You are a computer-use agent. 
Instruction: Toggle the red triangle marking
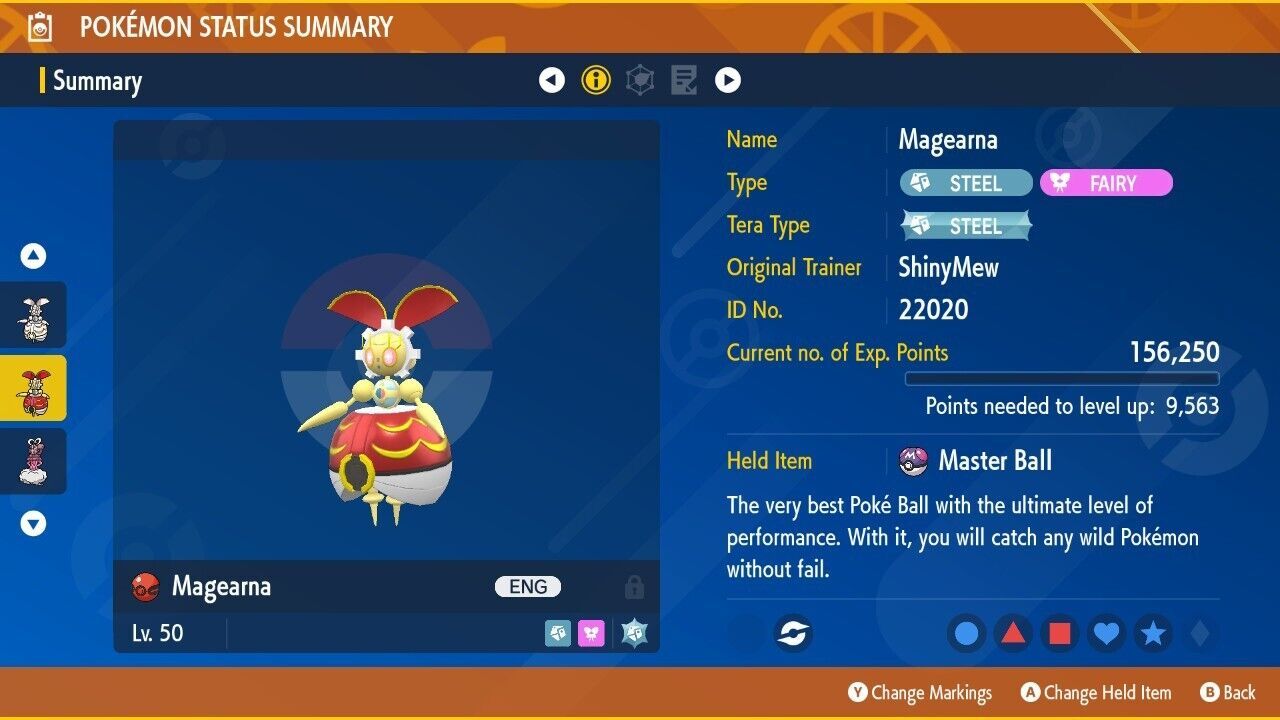[x=1011, y=633]
